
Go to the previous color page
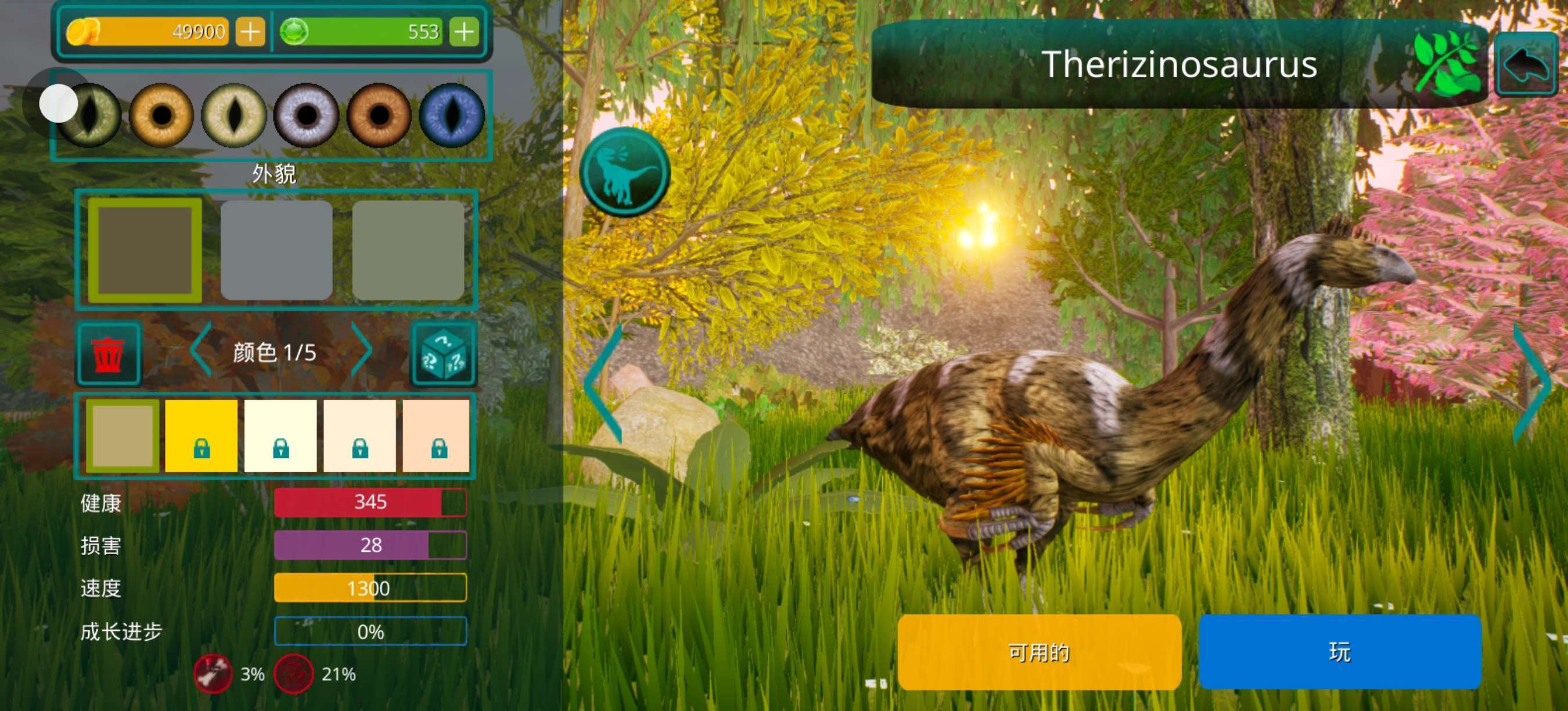[201, 351]
